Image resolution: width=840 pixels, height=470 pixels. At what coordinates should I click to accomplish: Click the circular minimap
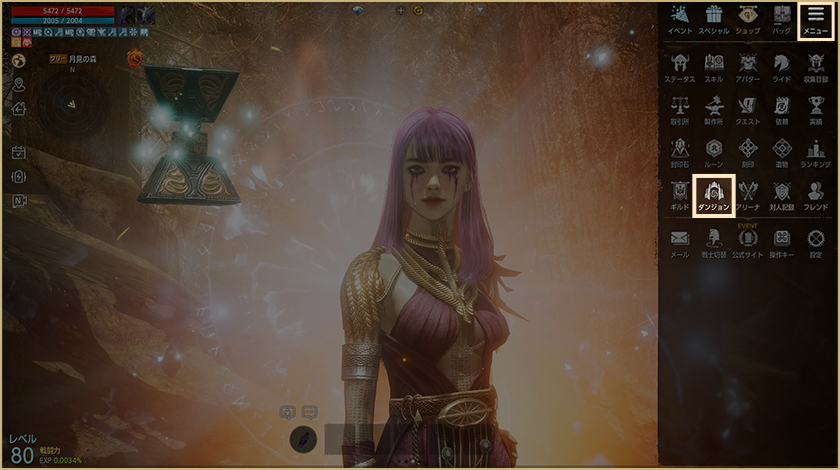click(72, 106)
